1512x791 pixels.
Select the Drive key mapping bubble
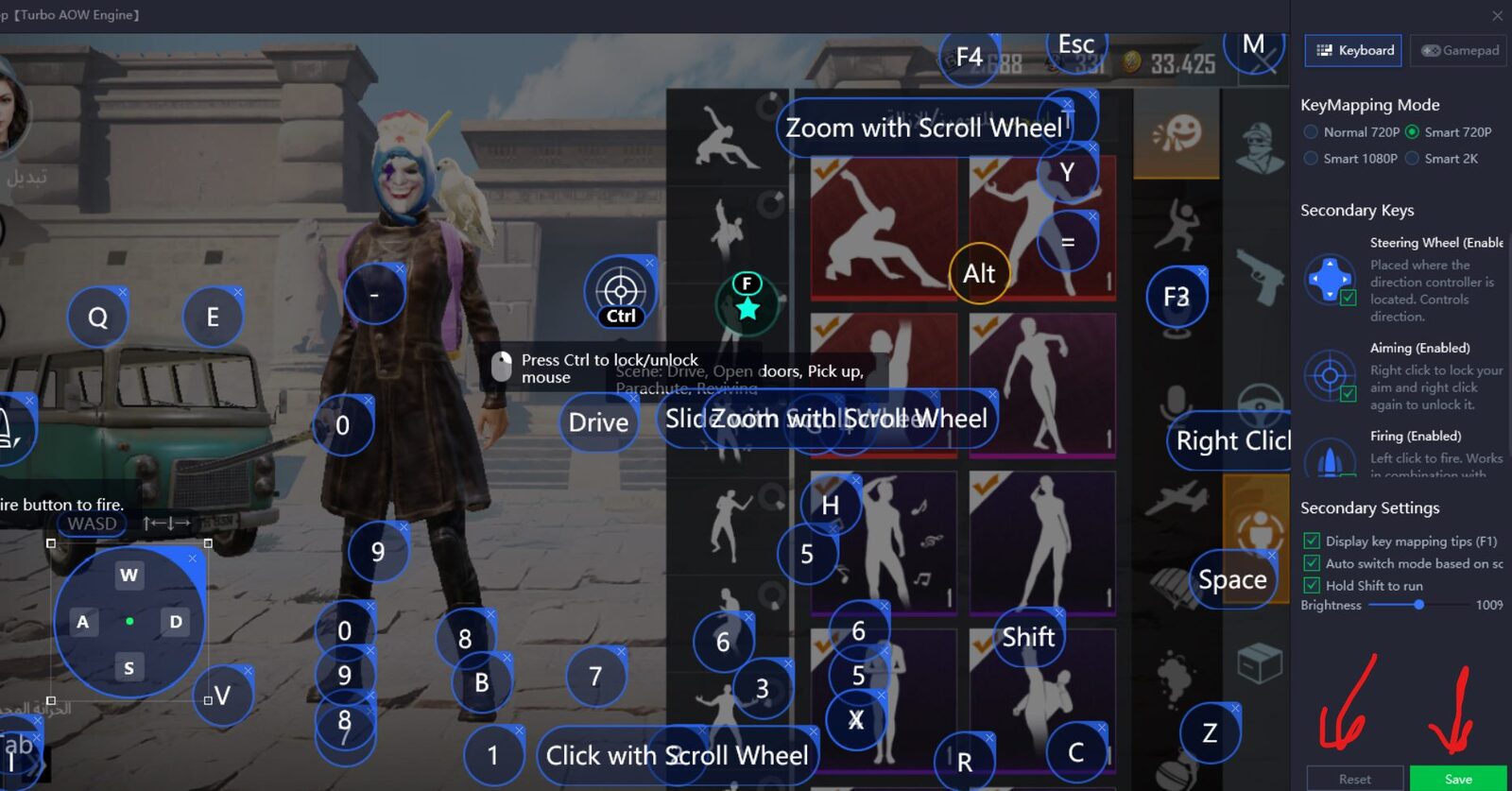click(x=598, y=422)
